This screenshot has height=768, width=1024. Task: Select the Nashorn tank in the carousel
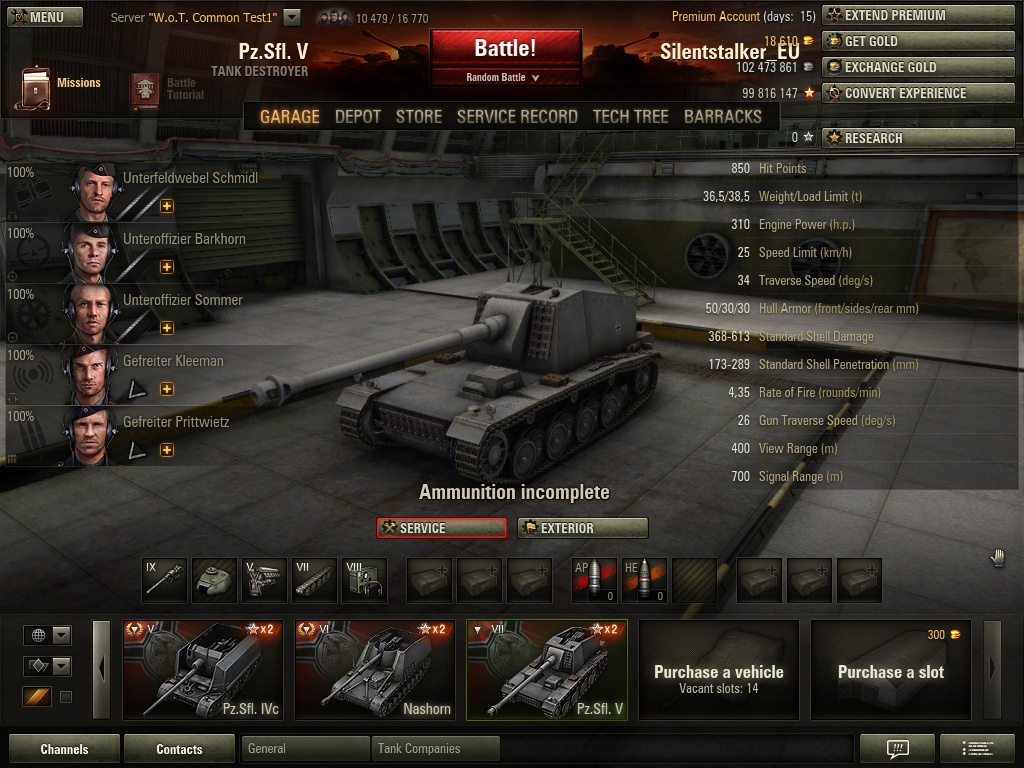pyautogui.click(x=374, y=669)
